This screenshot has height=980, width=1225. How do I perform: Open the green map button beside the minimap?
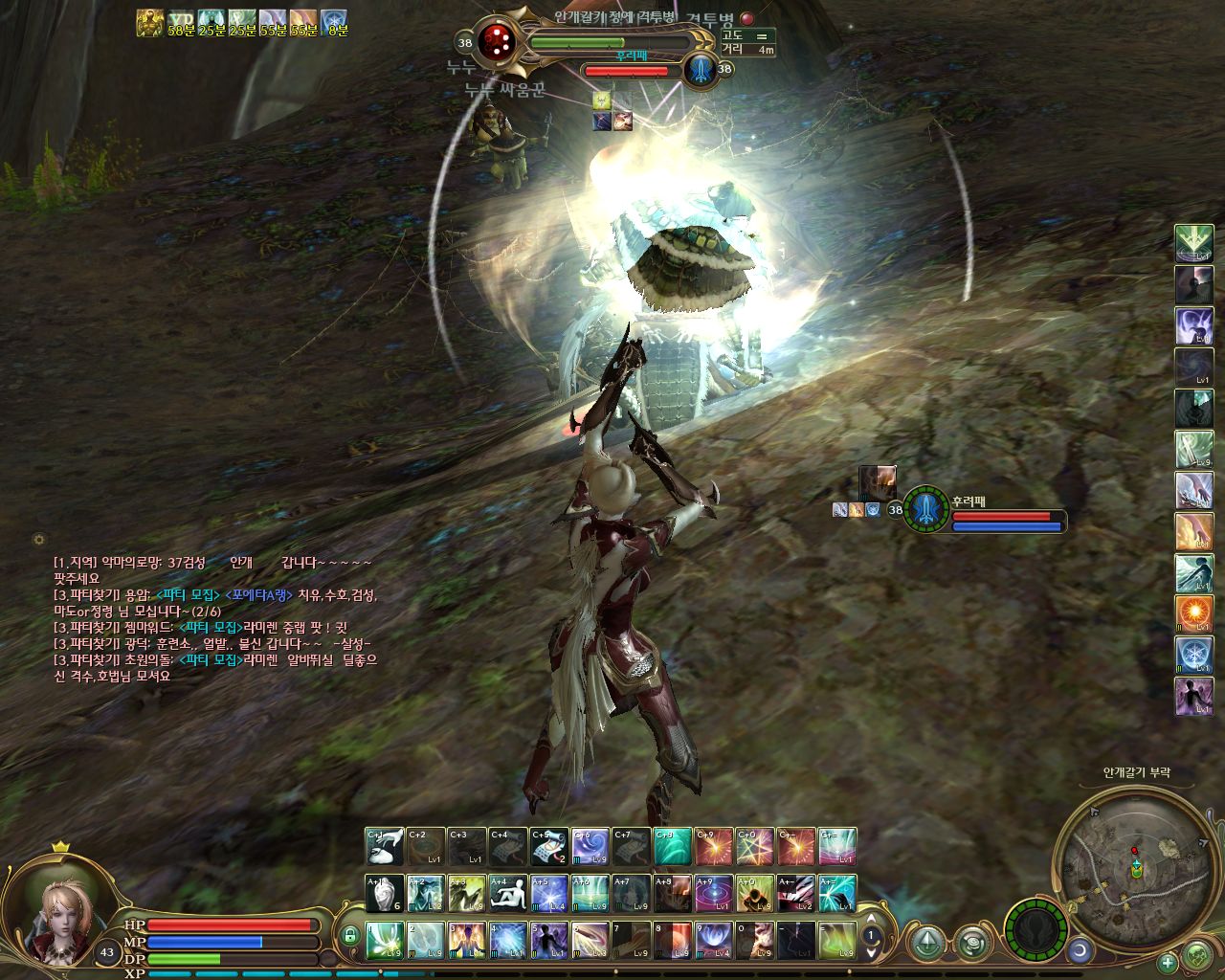1196,954
